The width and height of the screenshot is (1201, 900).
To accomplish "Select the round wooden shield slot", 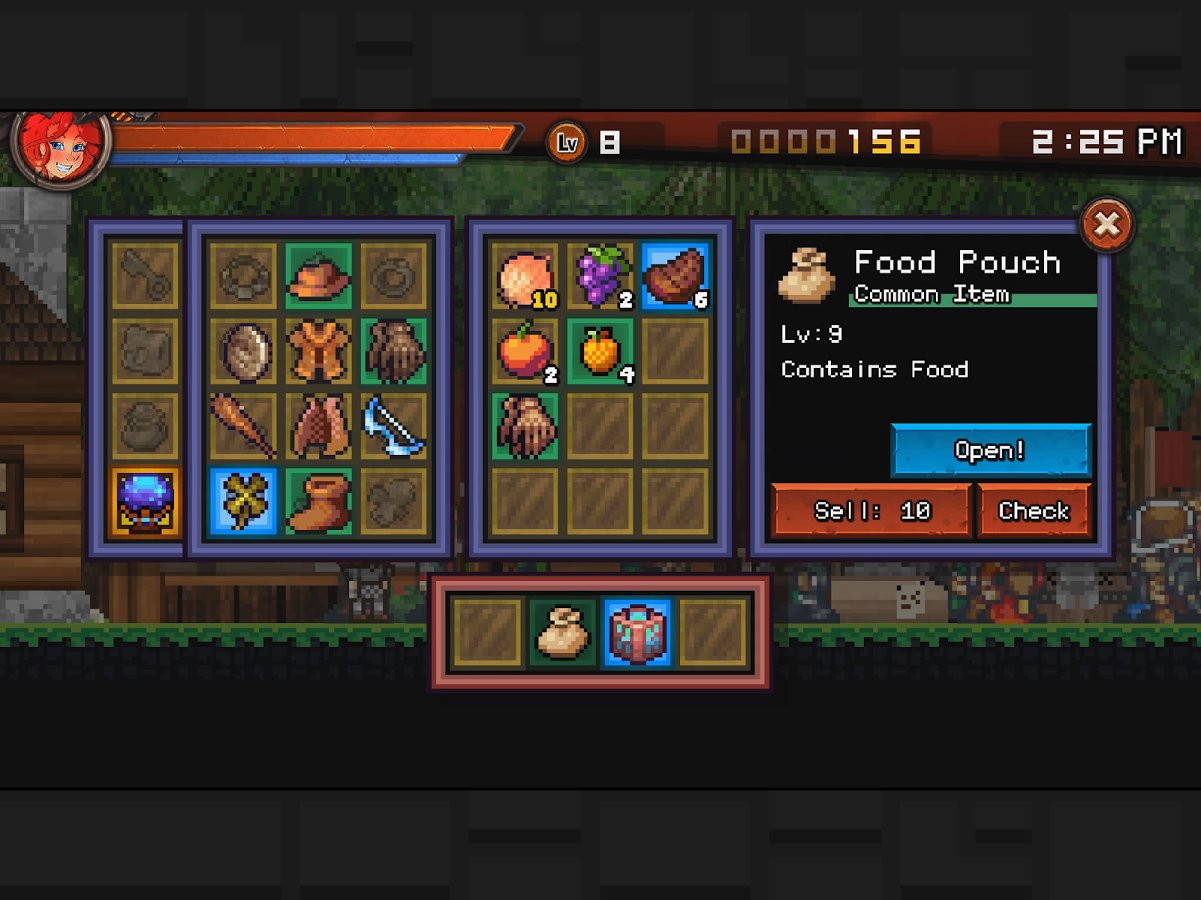I will pos(244,351).
